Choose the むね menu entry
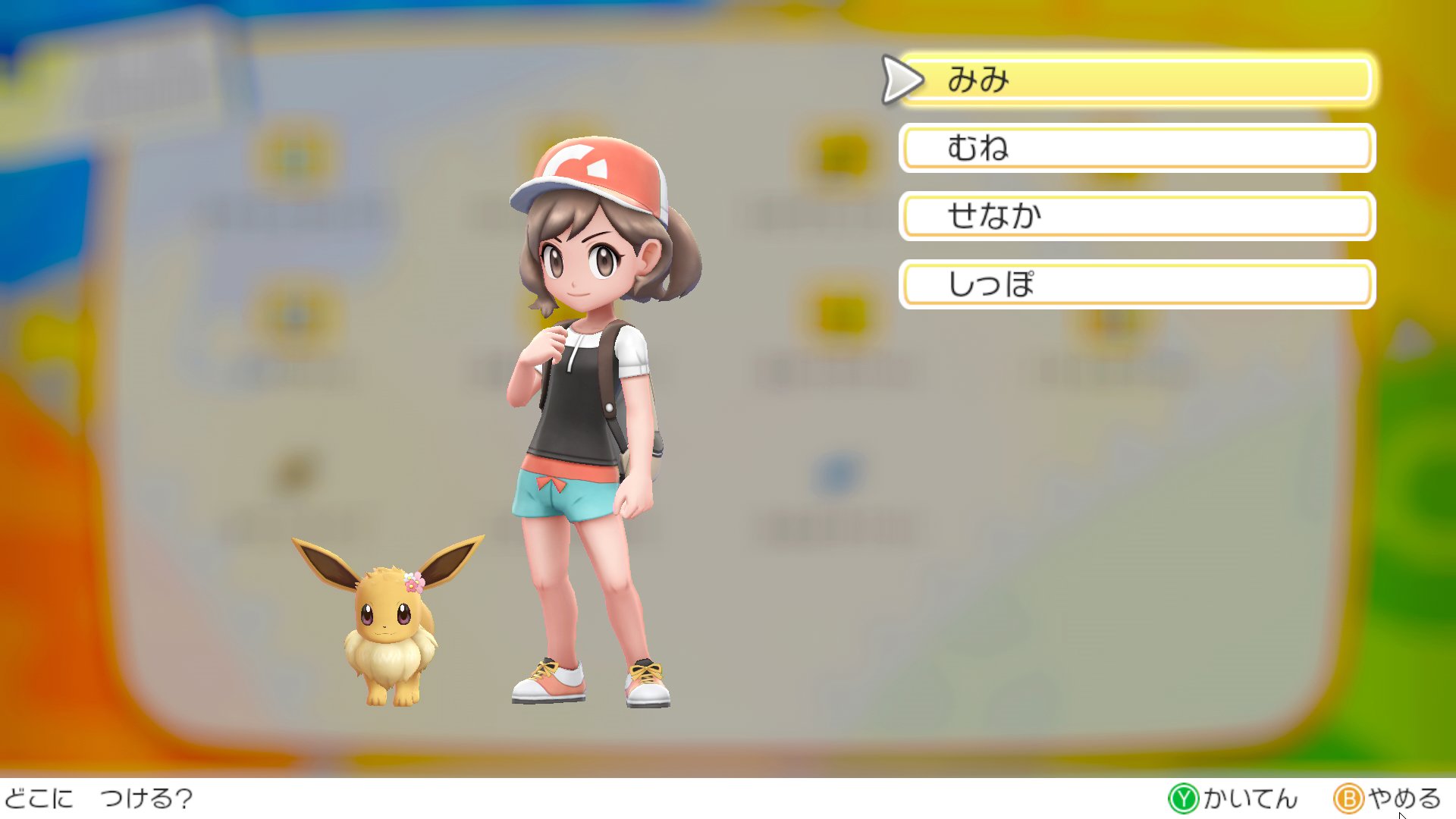The image size is (1456, 819). tap(1136, 148)
